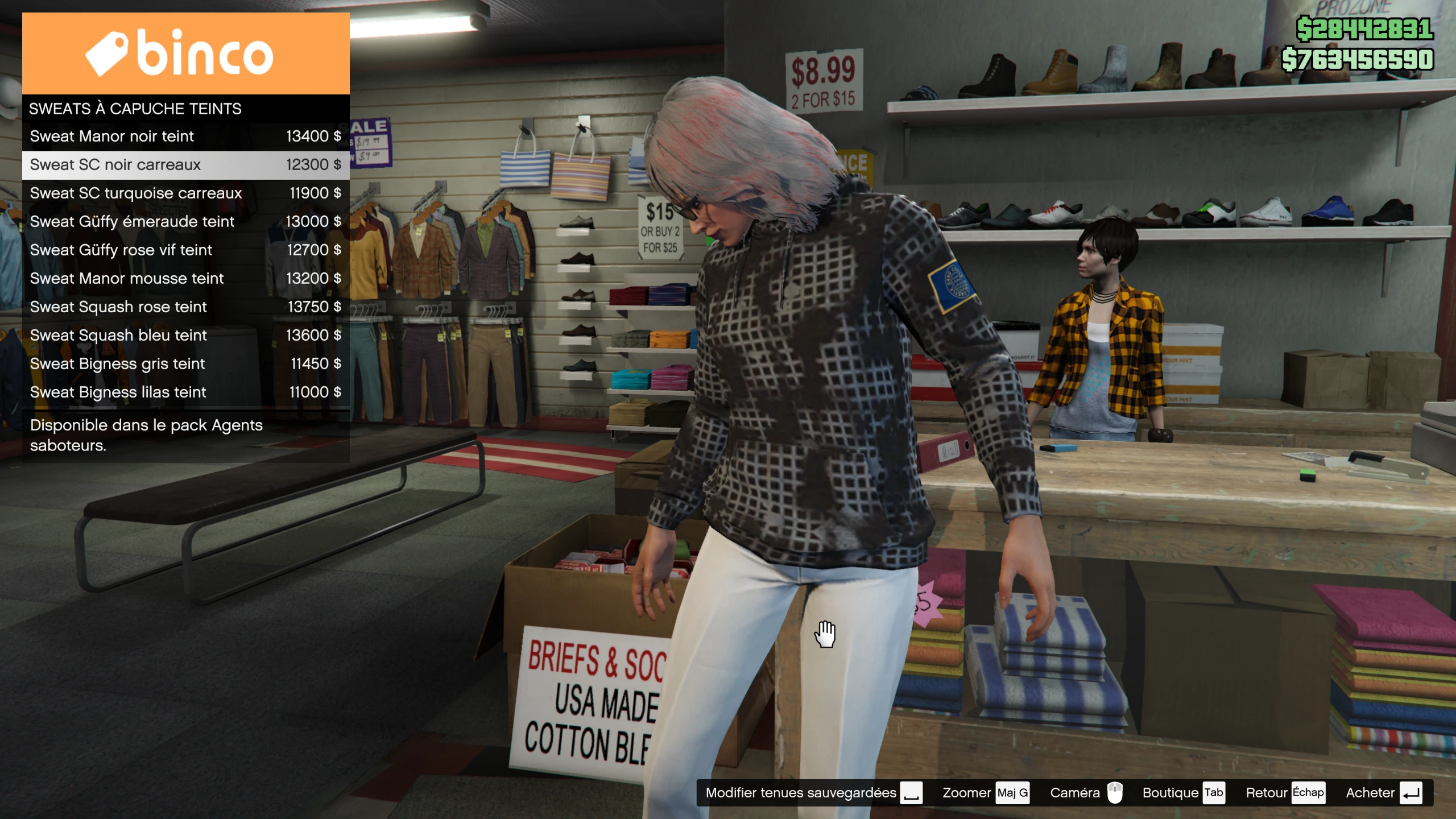Select Sweat Güffy rose vif teint
Screen dimensions: 1456x819
tap(185, 250)
